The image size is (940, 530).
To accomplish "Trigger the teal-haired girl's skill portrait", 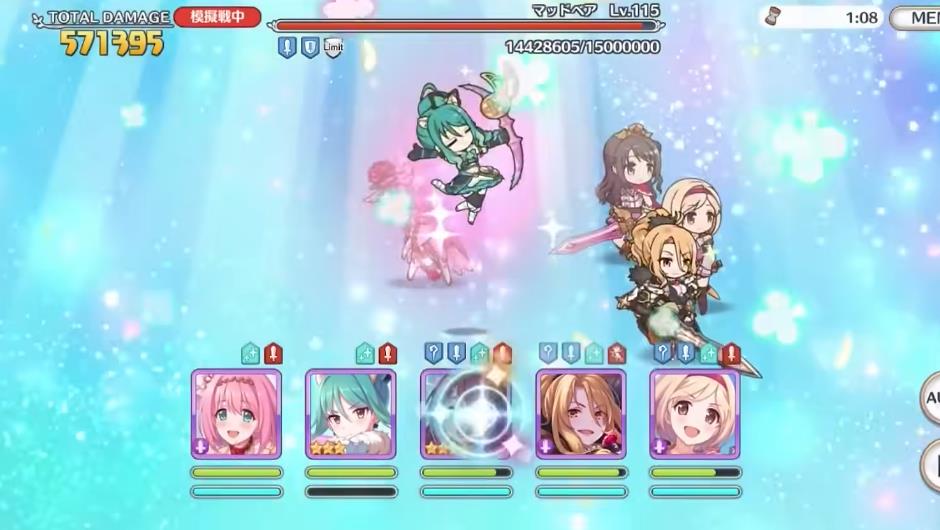I will [350, 414].
